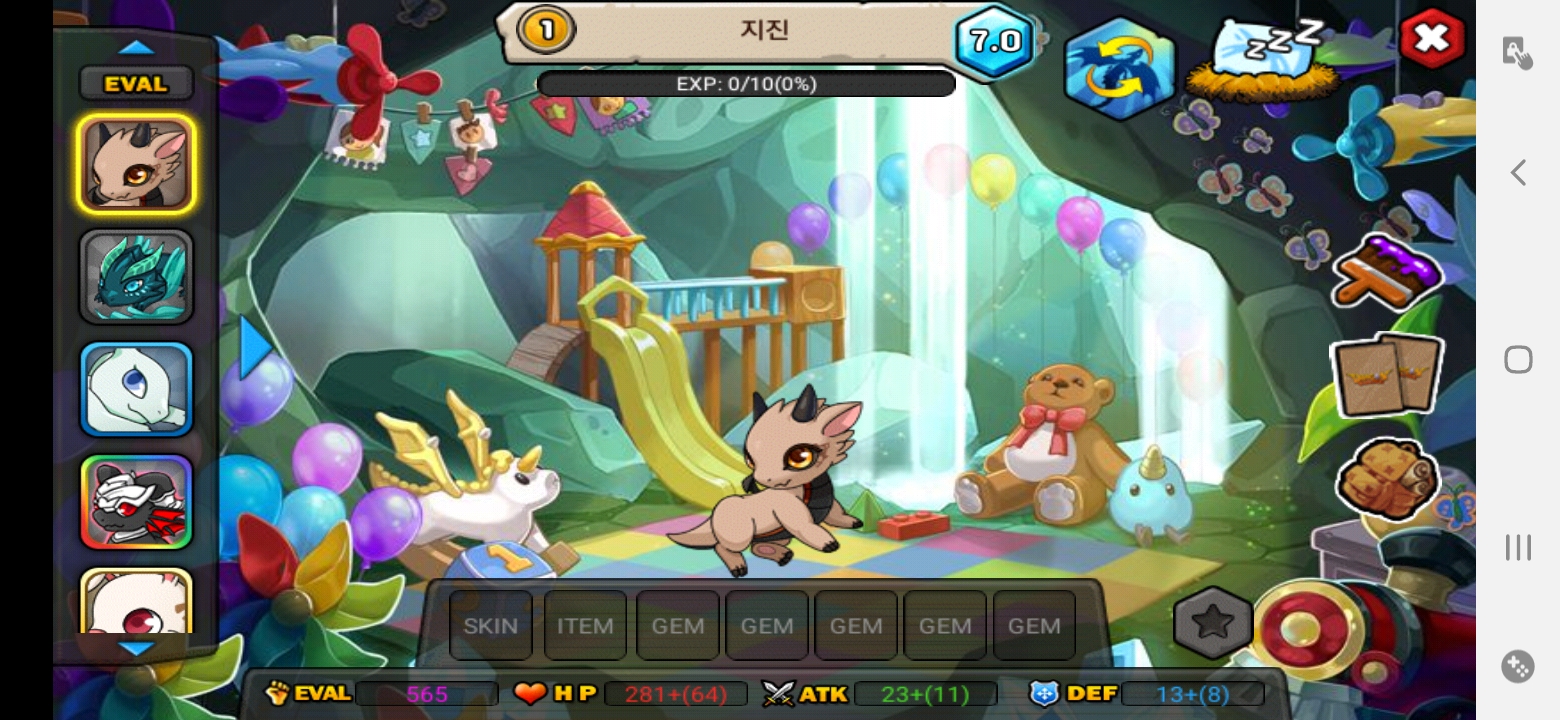Viewport: 1560px width, 720px height.
Task: Open the dragon swap hexagon icon
Action: coord(1119,68)
